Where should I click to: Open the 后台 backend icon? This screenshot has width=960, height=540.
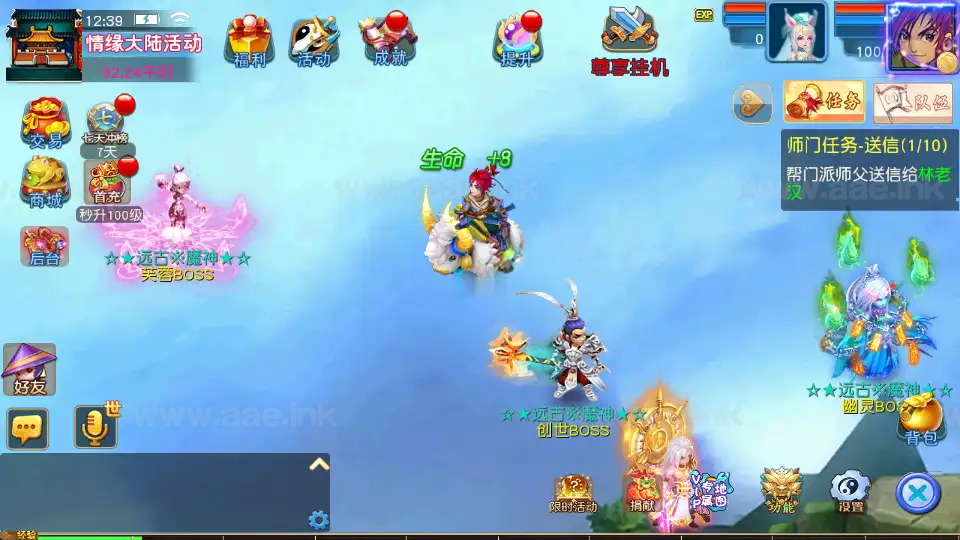click(x=45, y=246)
